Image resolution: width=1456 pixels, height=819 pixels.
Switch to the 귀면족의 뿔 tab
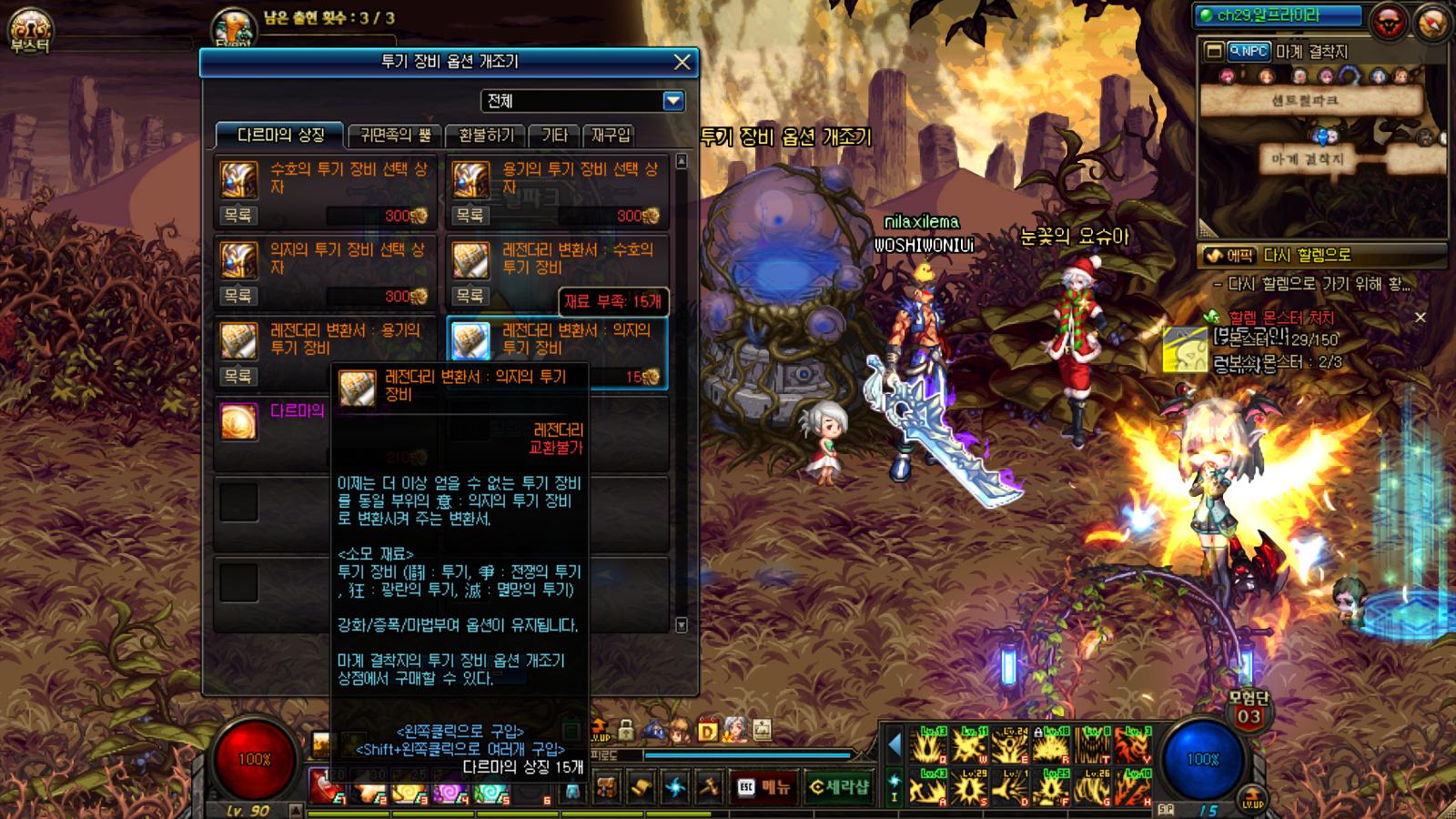click(x=396, y=136)
